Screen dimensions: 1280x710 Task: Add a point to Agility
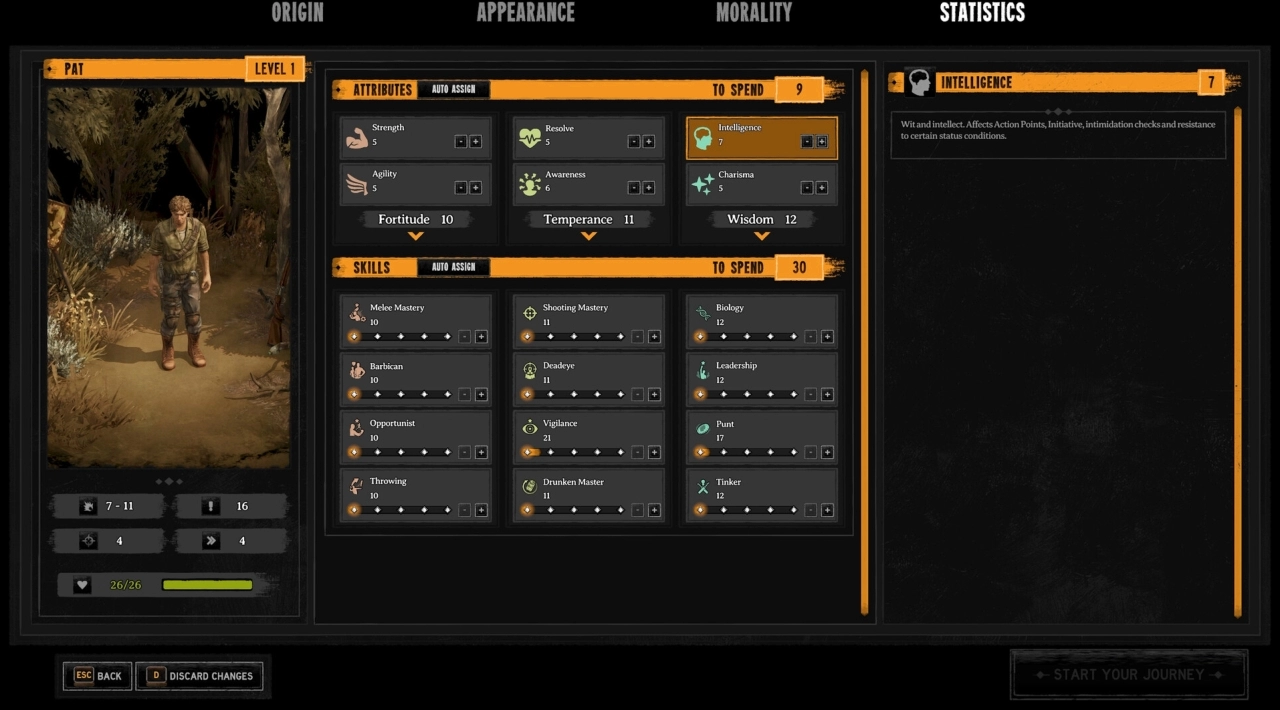tap(475, 188)
